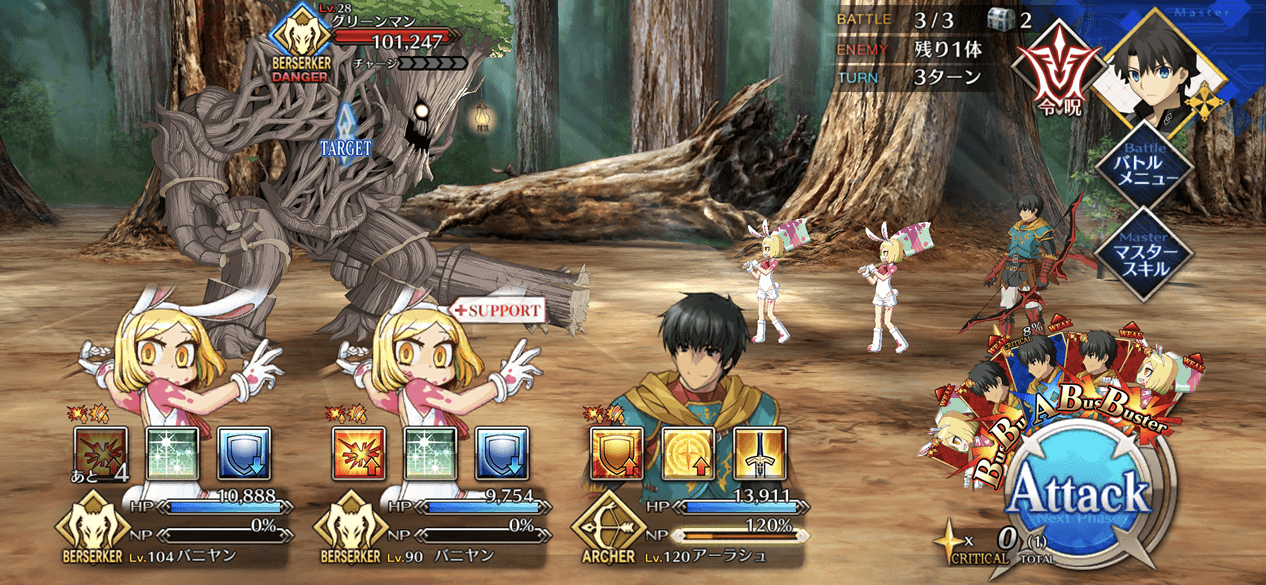The width and height of the screenshot is (1266, 585).
Task: Tap Lv.104 Bunyan's cooldown skill showing あと4
Action: click(x=100, y=452)
